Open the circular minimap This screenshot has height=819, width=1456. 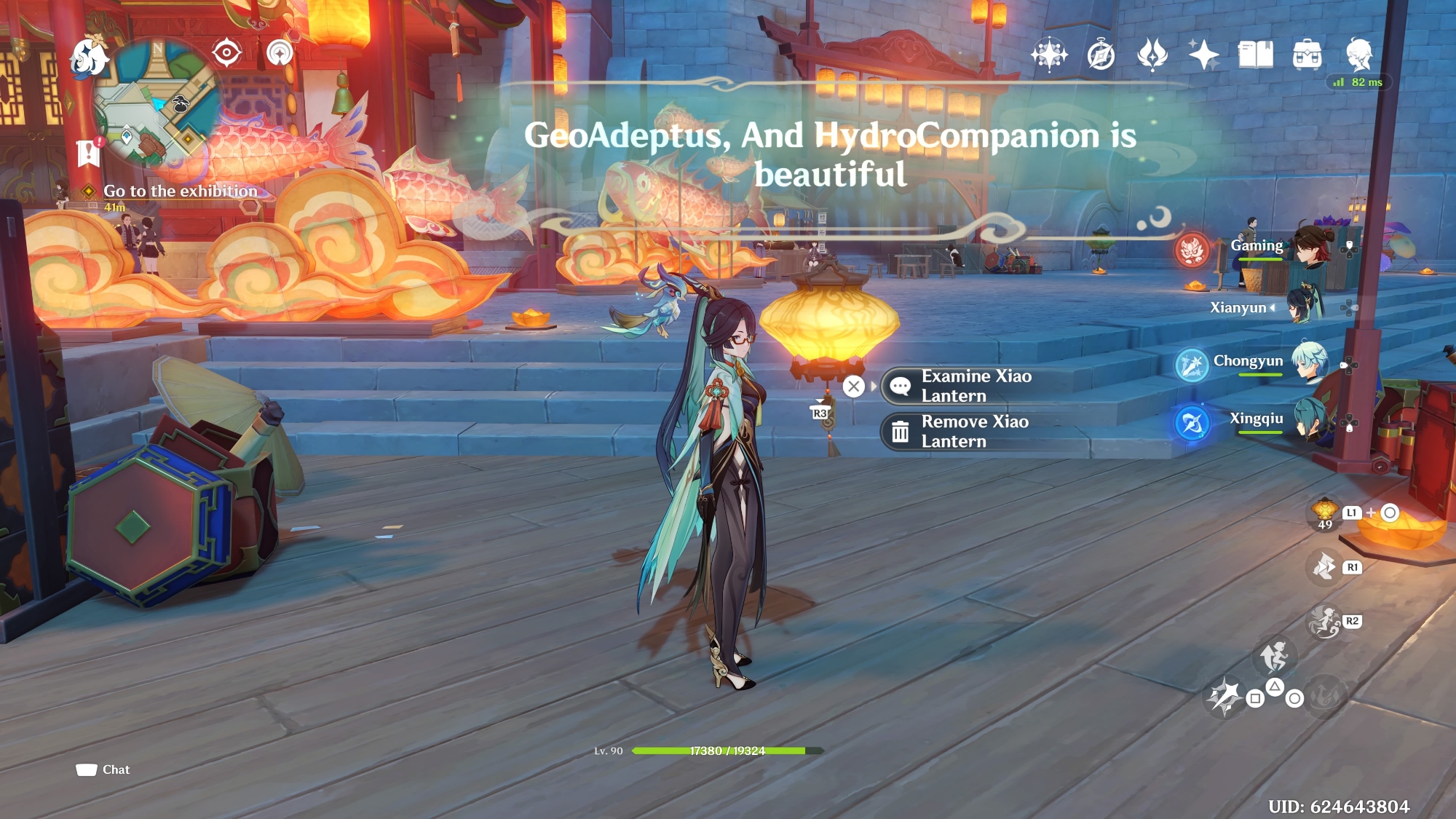[156, 103]
